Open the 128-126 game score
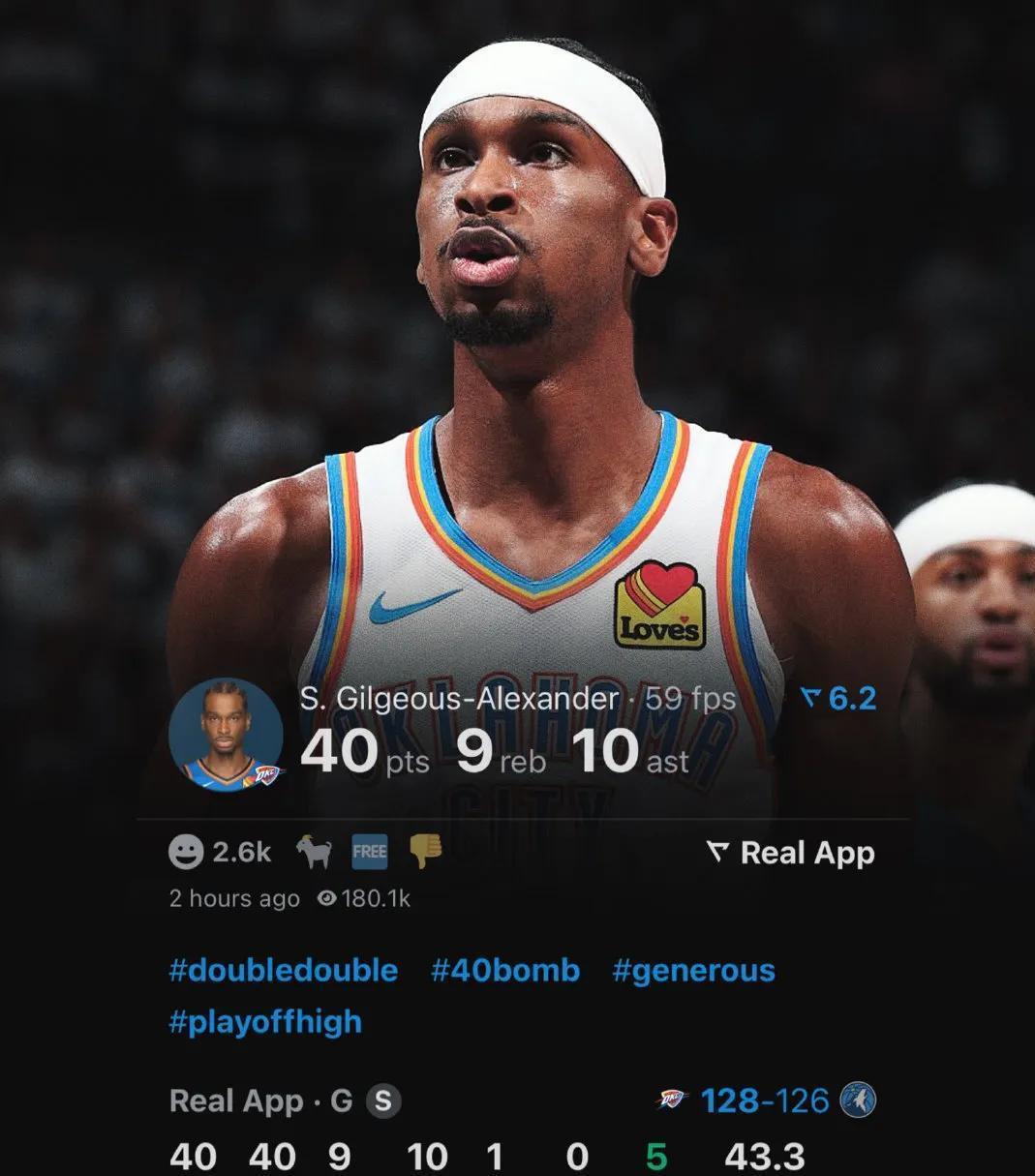 coord(764,1101)
